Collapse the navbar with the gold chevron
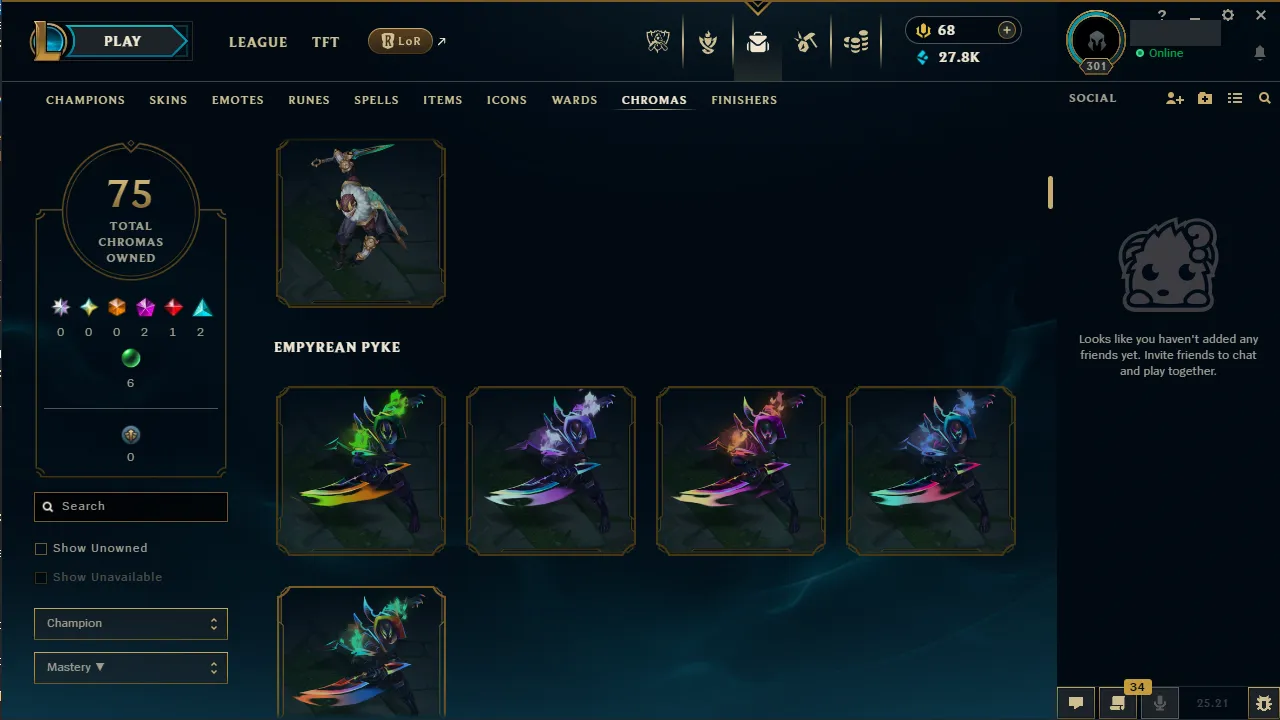1280x720 pixels. (x=757, y=6)
